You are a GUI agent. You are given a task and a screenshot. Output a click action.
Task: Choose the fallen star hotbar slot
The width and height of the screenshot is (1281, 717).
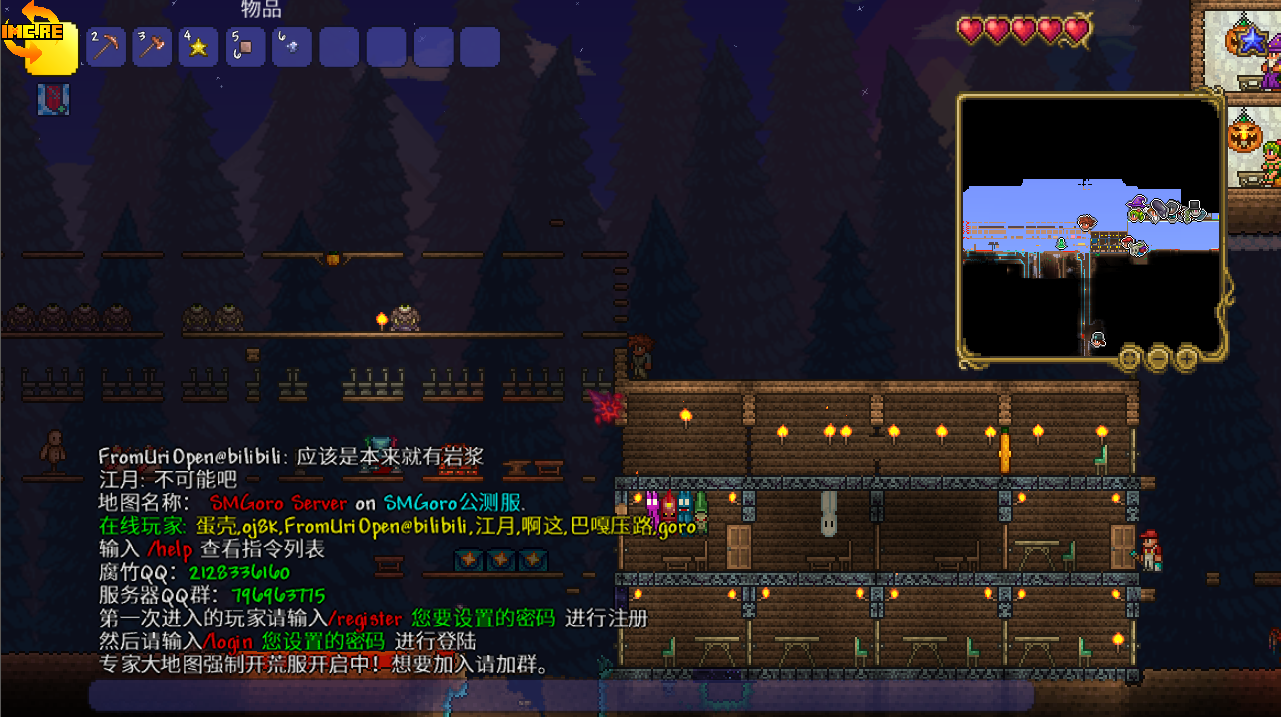tap(199, 47)
